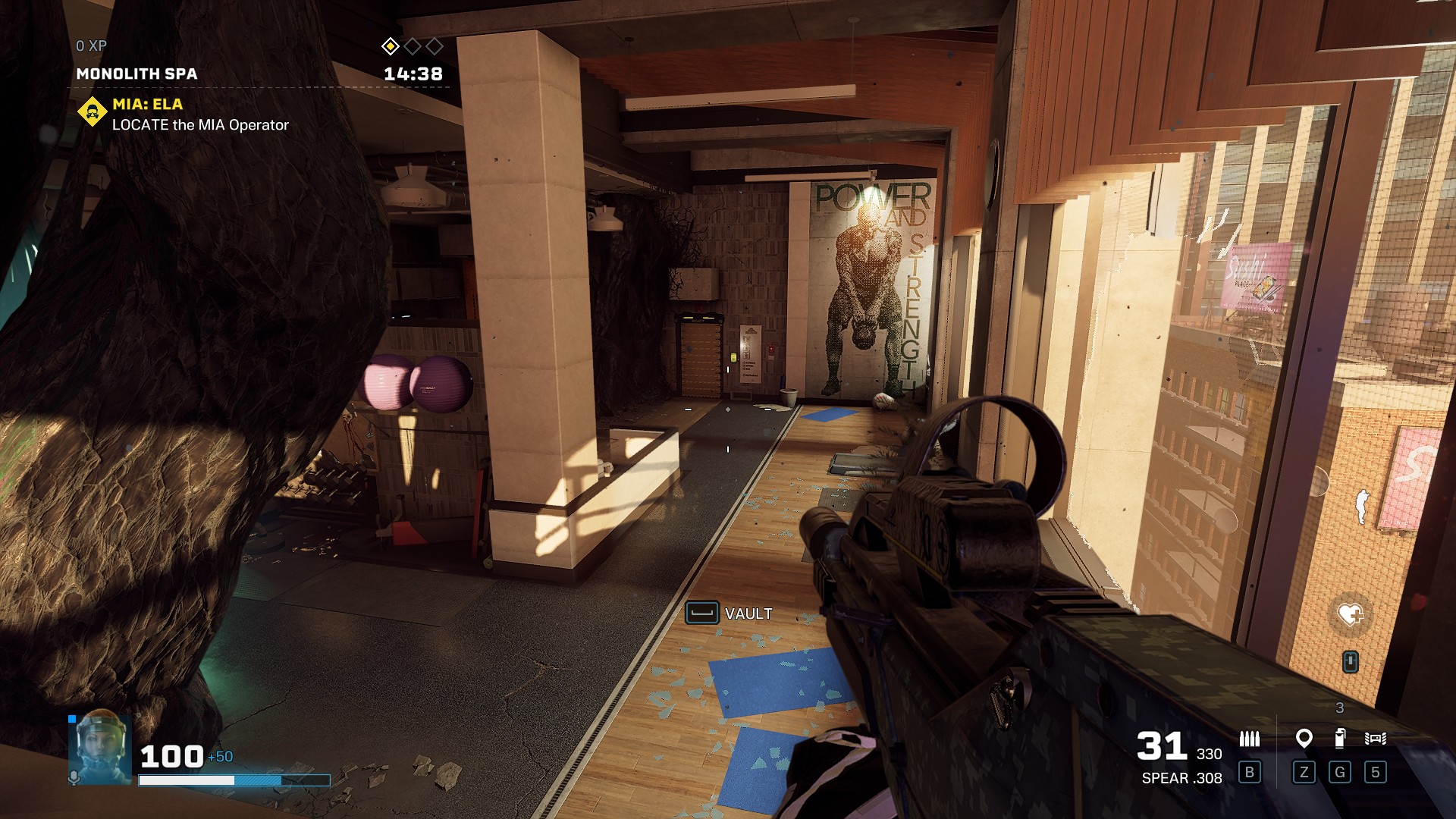Click the first yellow objective diamond
The width and height of the screenshot is (1456, 819).
point(390,46)
